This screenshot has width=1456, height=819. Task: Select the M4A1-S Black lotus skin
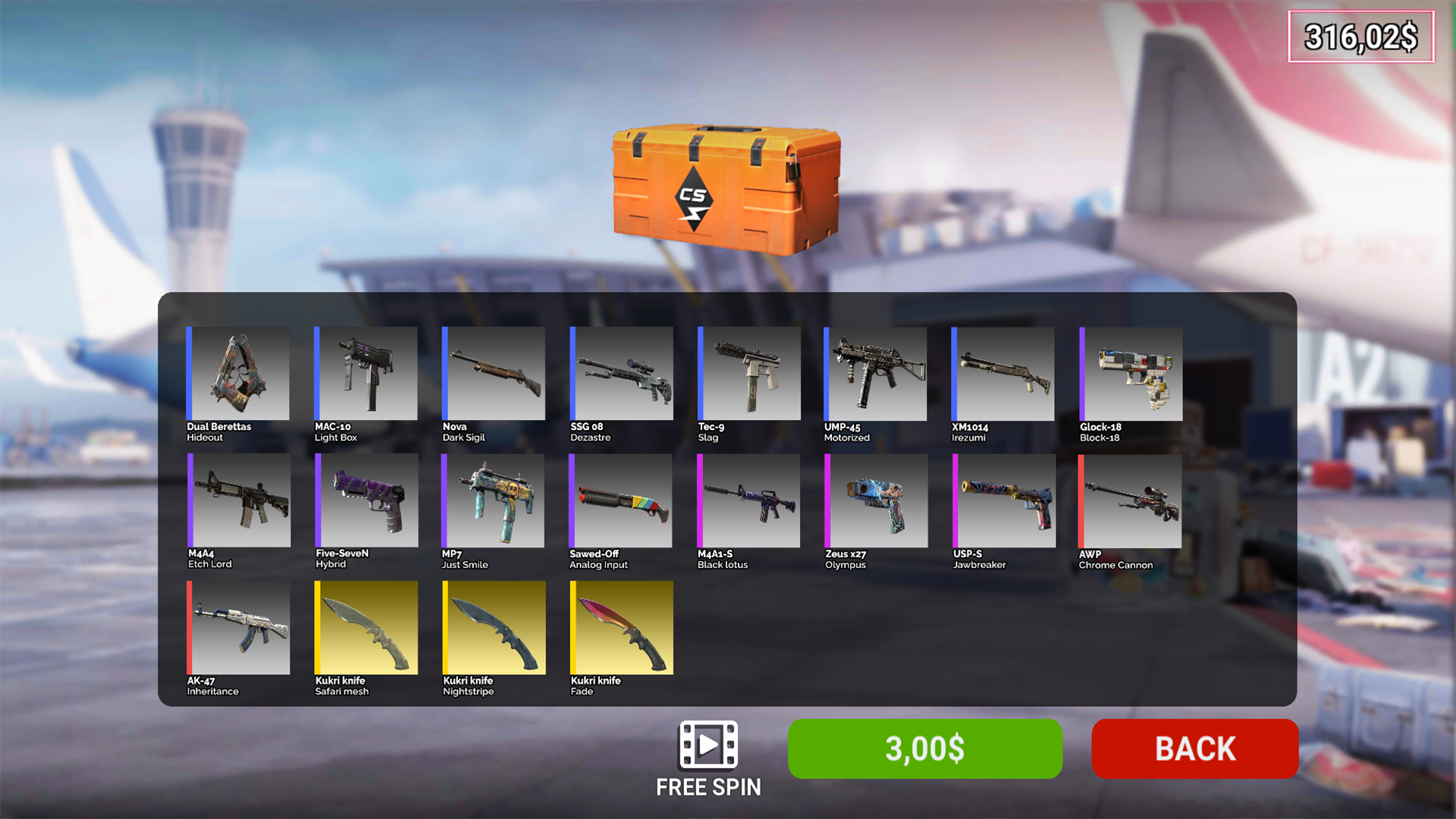[748, 500]
